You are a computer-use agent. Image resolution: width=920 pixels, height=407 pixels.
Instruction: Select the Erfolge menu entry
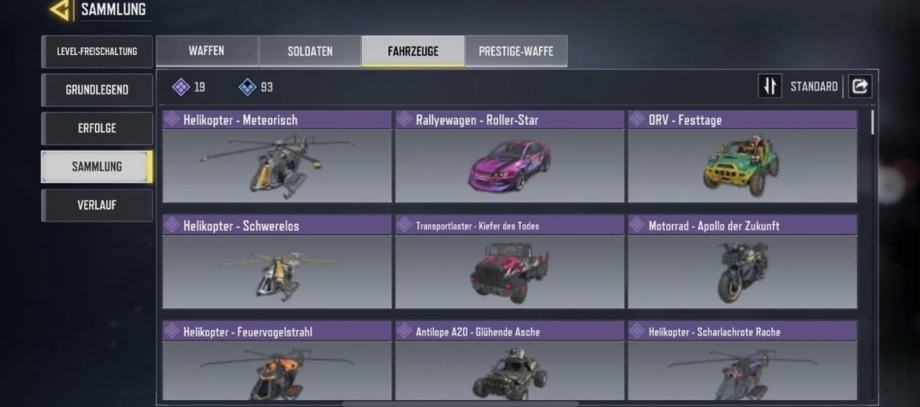pos(97,128)
